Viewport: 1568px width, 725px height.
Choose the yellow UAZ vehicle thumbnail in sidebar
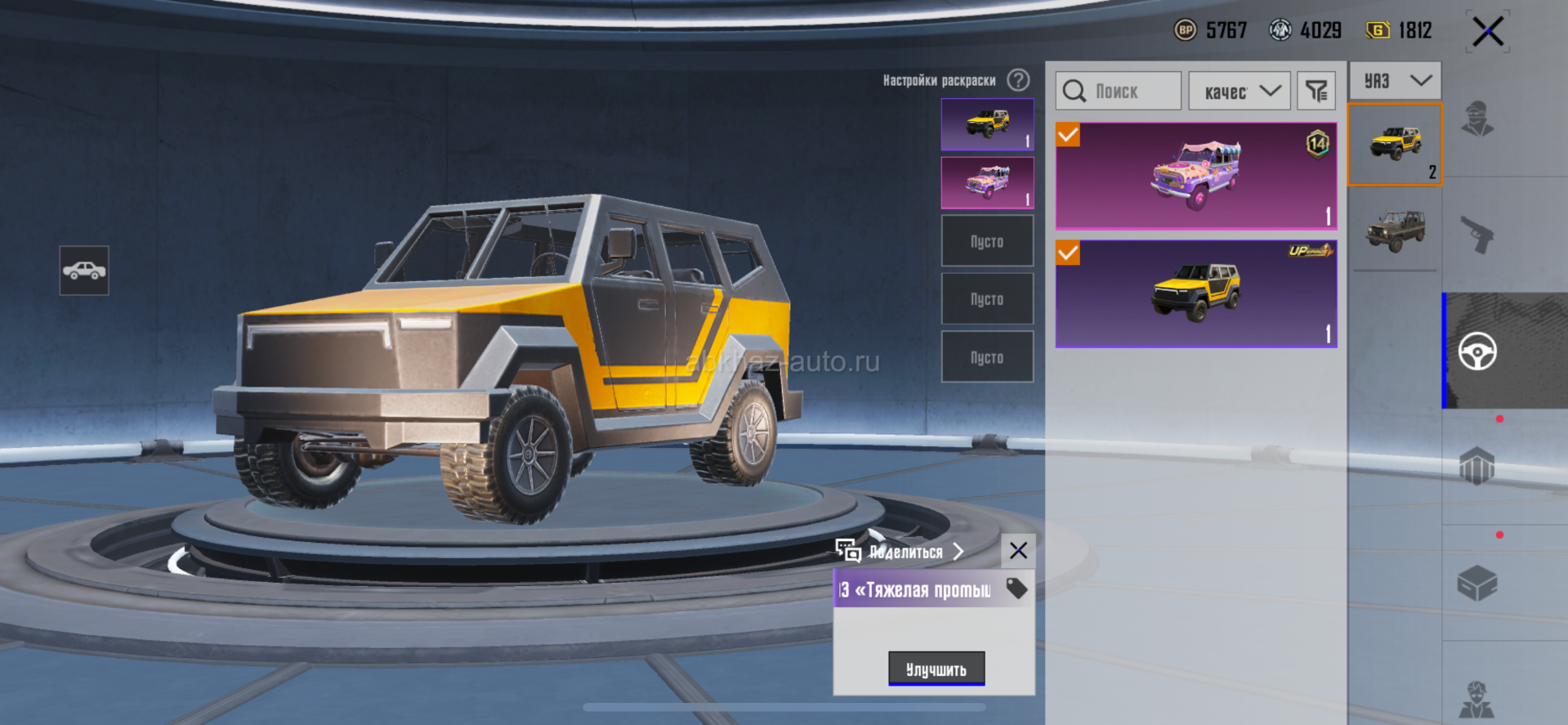[x=1395, y=145]
